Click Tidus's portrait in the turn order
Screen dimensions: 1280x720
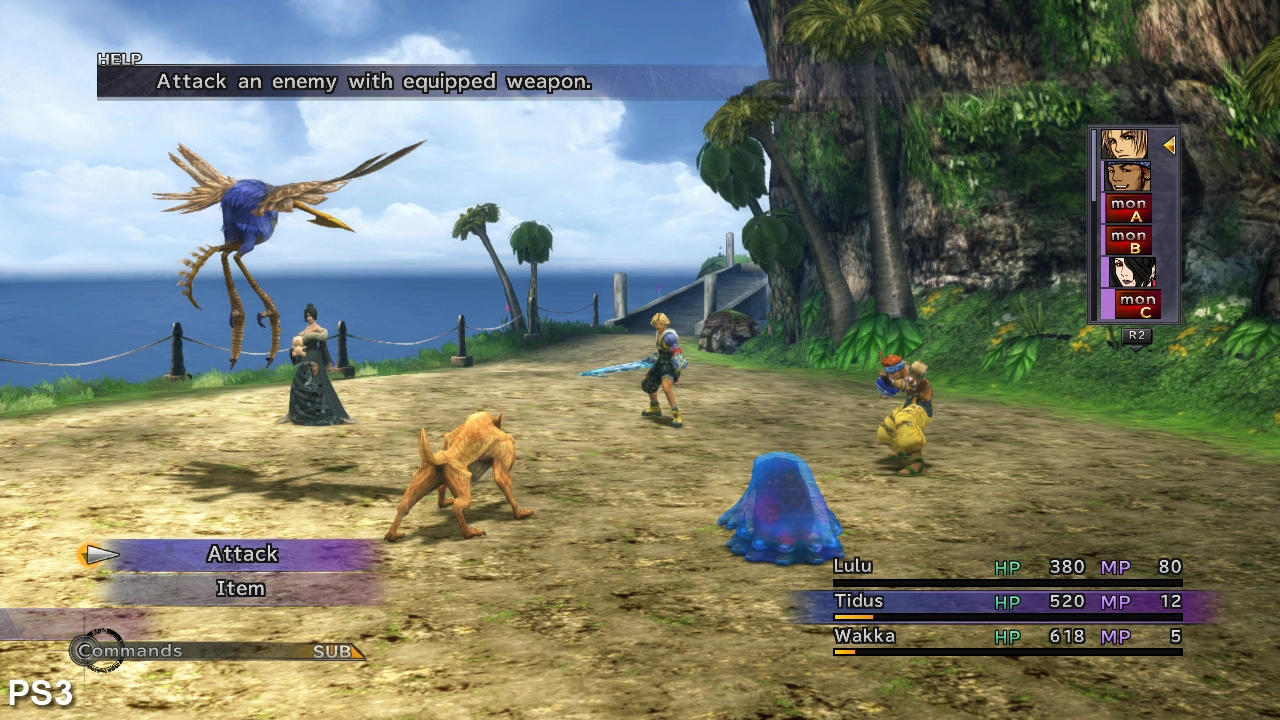[x=1125, y=145]
